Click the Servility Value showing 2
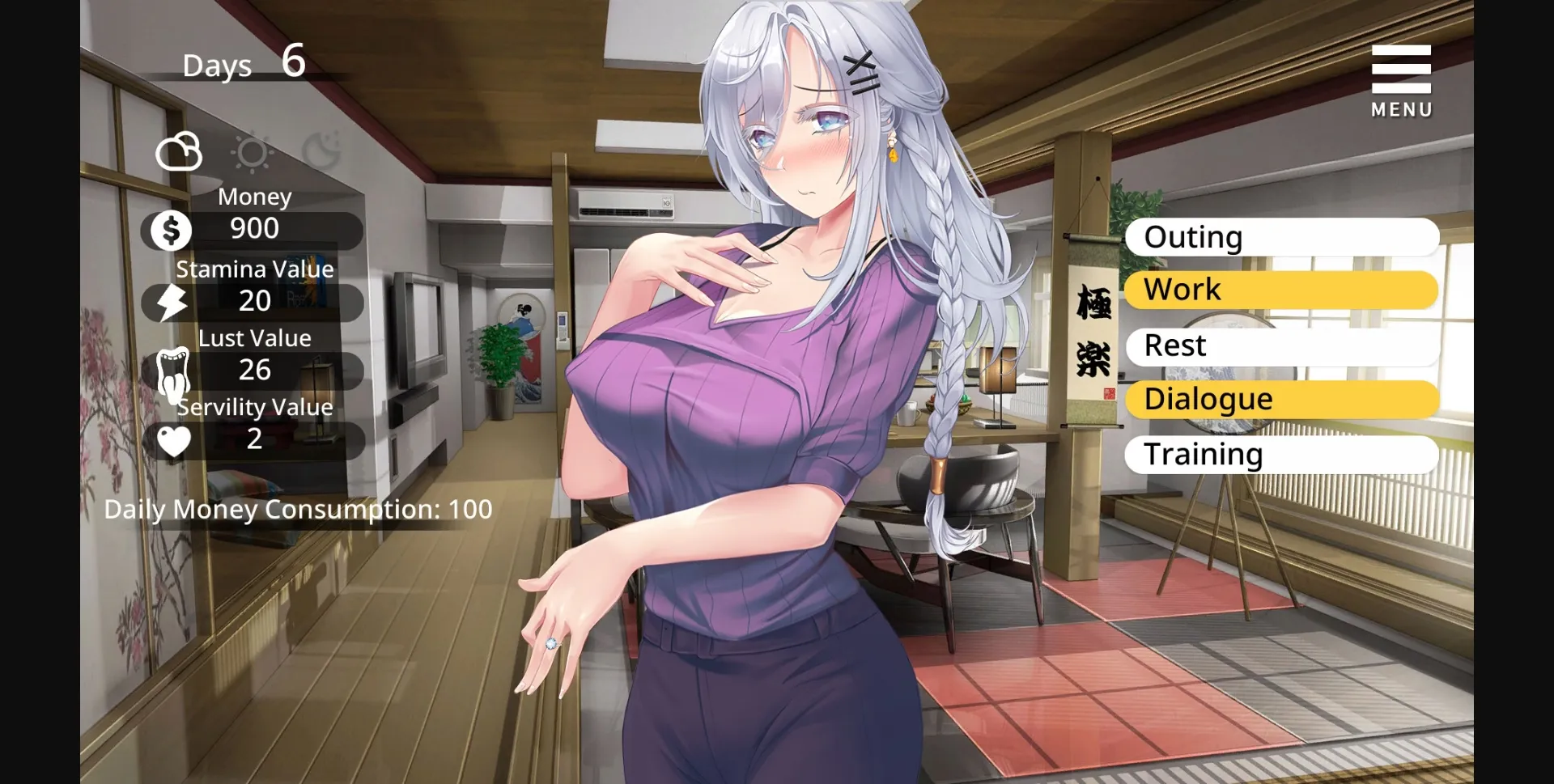This screenshot has height=784, width=1554. pyautogui.click(x=255, y=441)
